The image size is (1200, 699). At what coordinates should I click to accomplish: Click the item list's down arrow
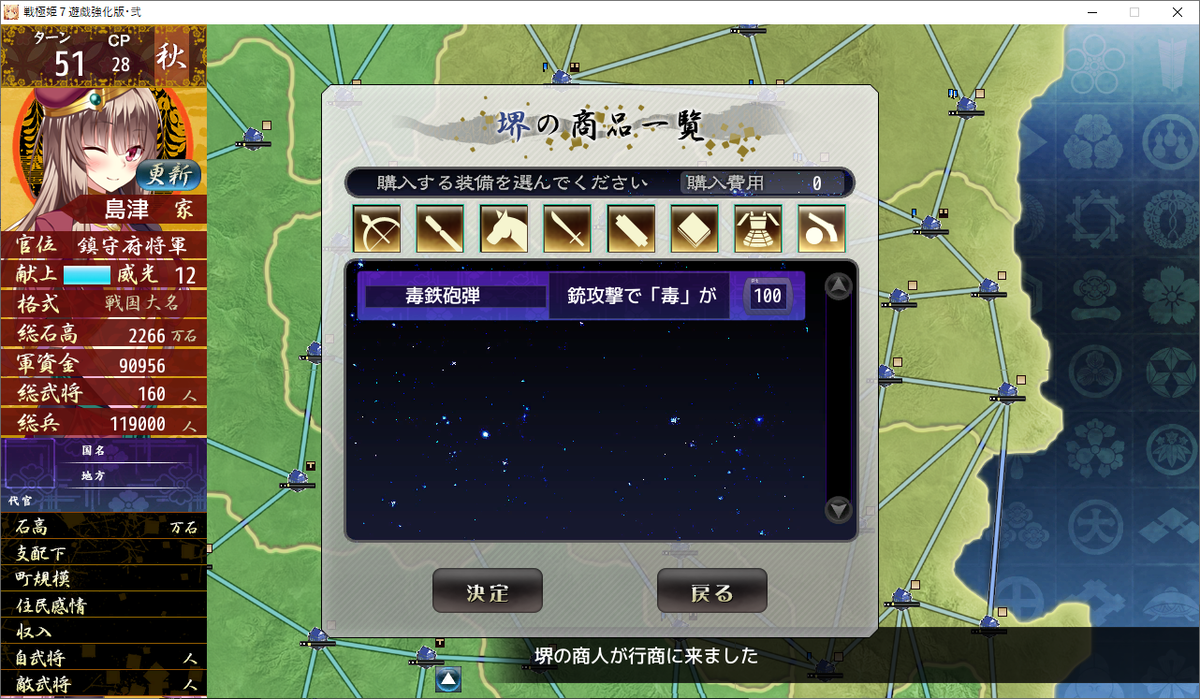click(838, 510)
